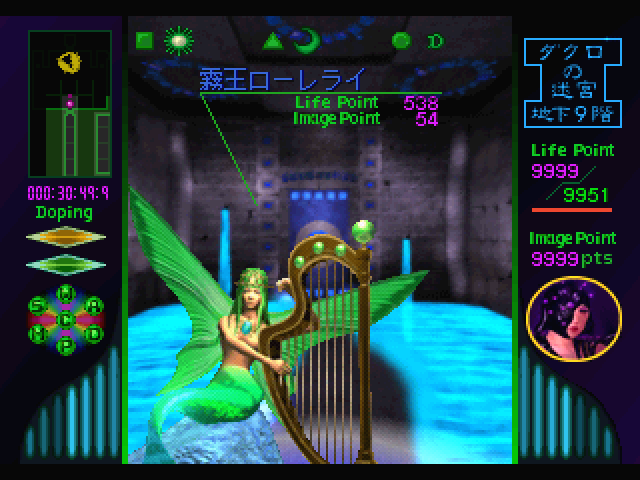Choose the green triangle icon

click(271, 41)
